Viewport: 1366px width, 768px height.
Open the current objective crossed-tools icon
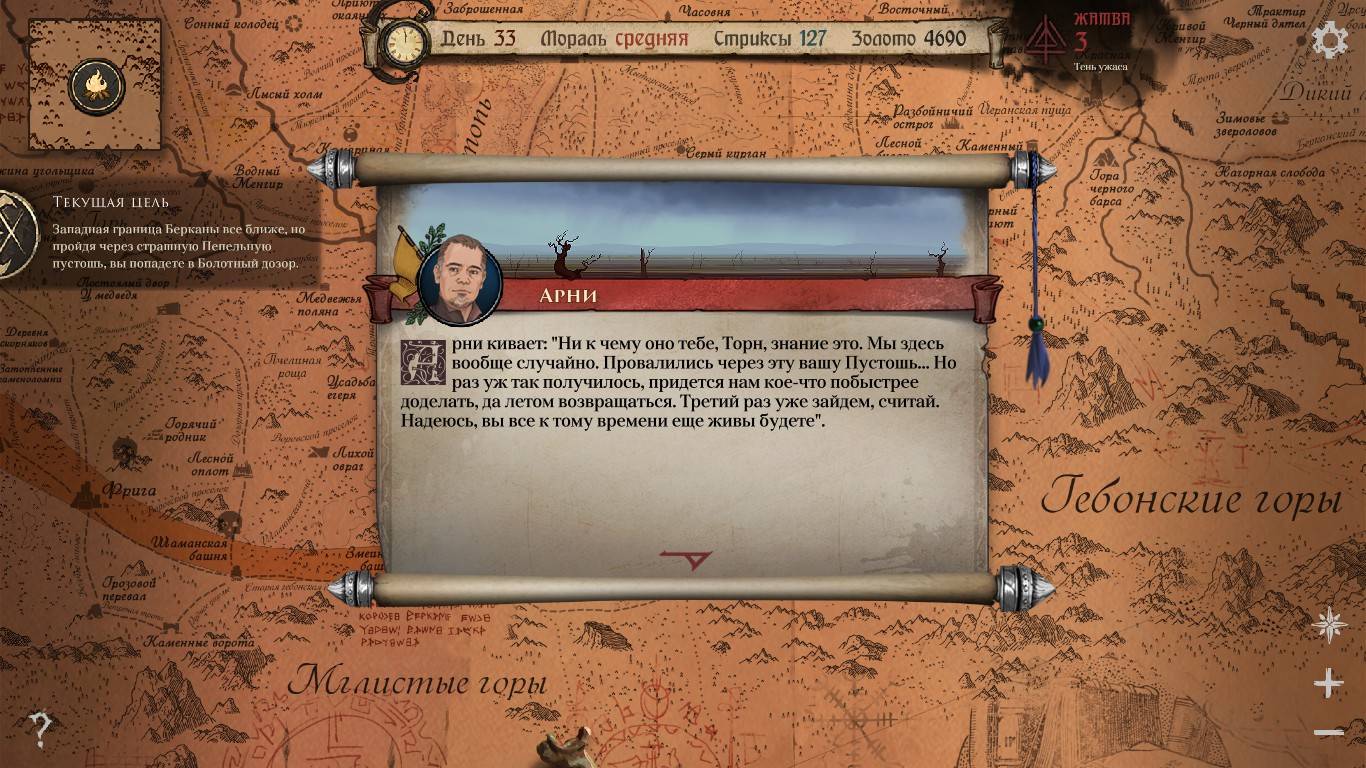tap(17, 233)
